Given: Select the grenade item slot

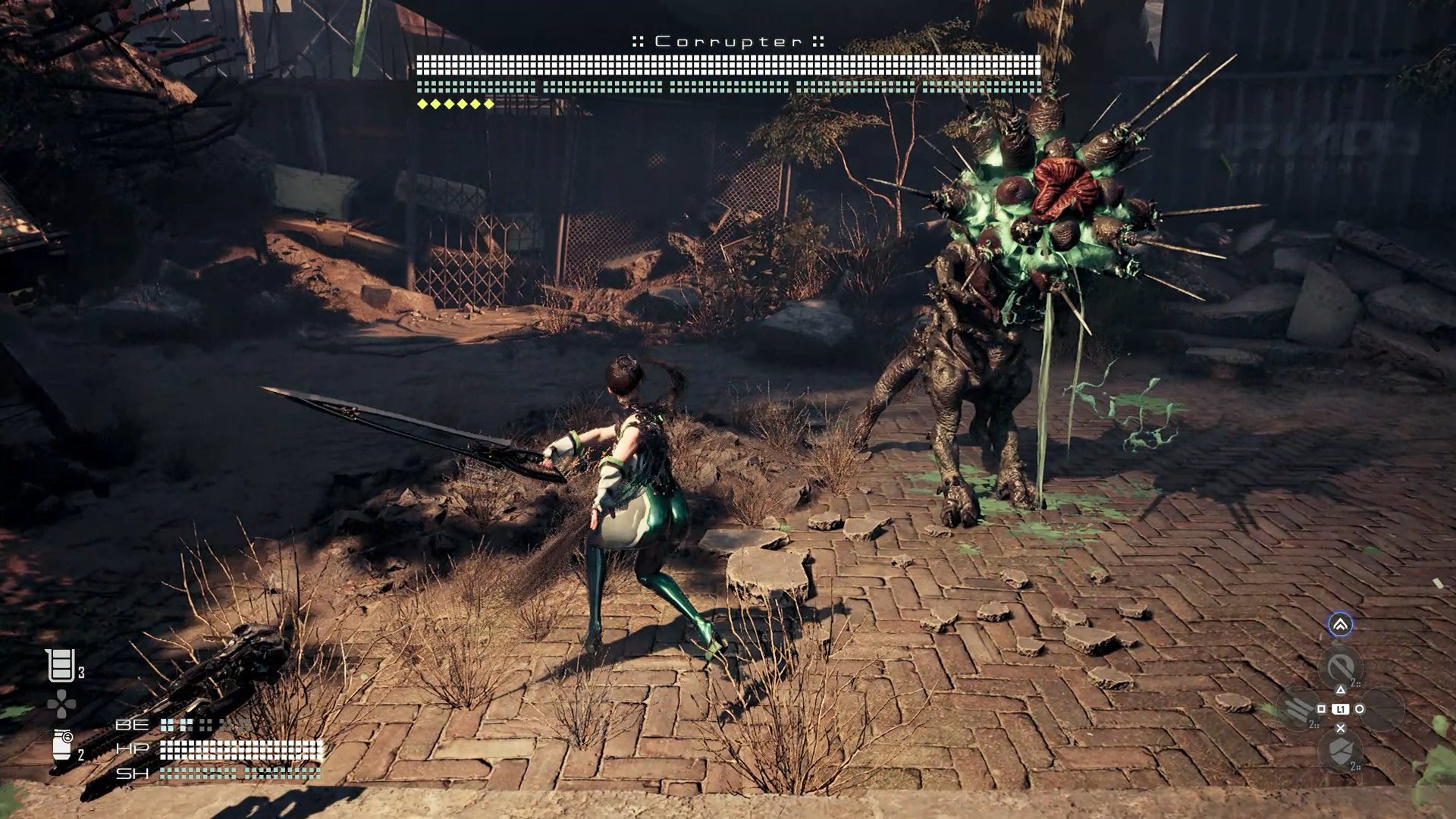Looking at the screenshot, I should coord(62,745).
